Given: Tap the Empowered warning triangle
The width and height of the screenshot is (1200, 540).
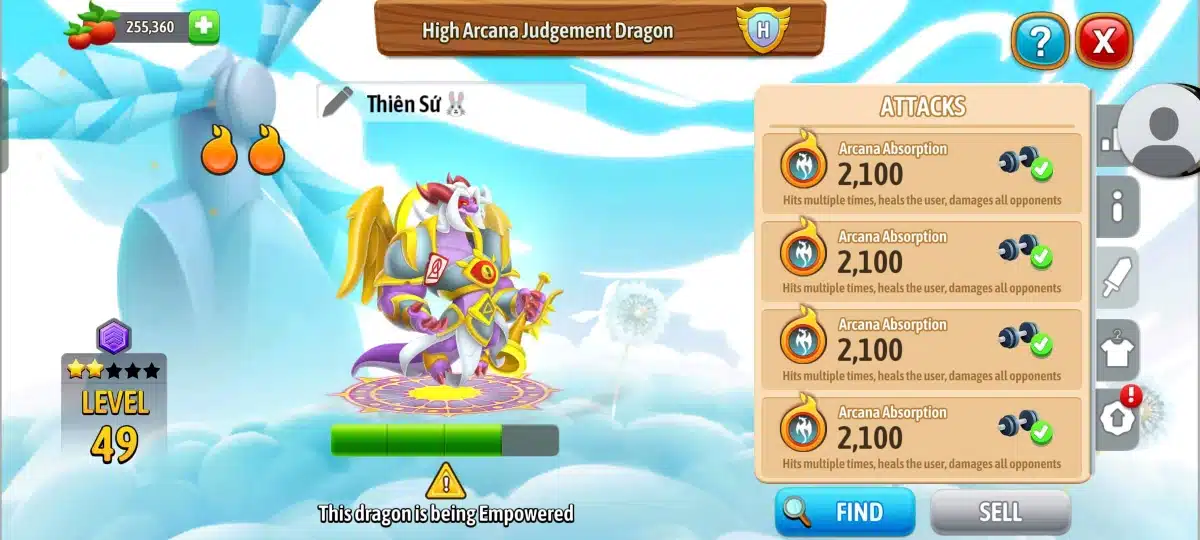Looking at the screenshot, I should click(445, 482).
